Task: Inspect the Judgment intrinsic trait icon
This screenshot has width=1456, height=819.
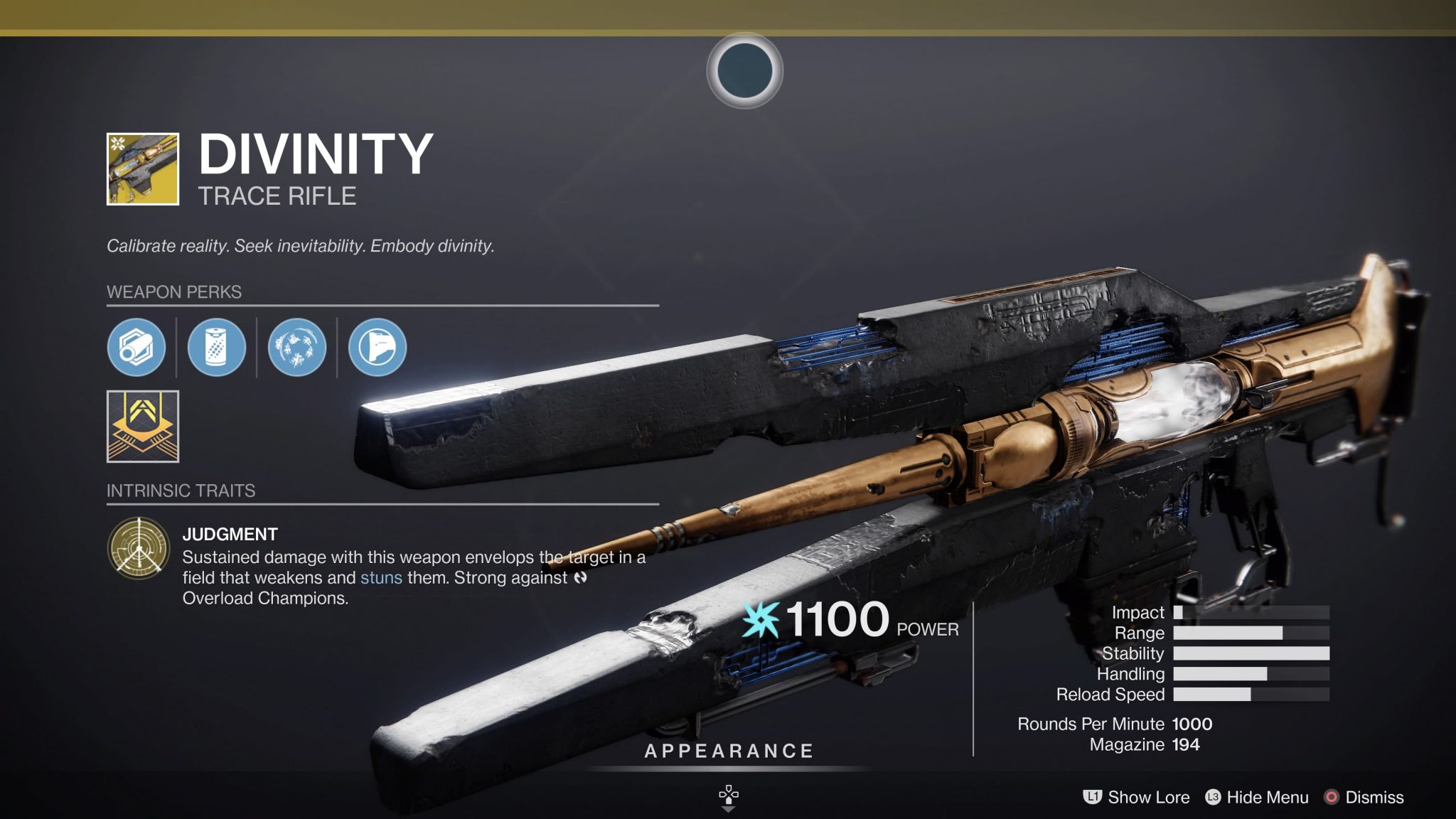Action: coord(139,548)
